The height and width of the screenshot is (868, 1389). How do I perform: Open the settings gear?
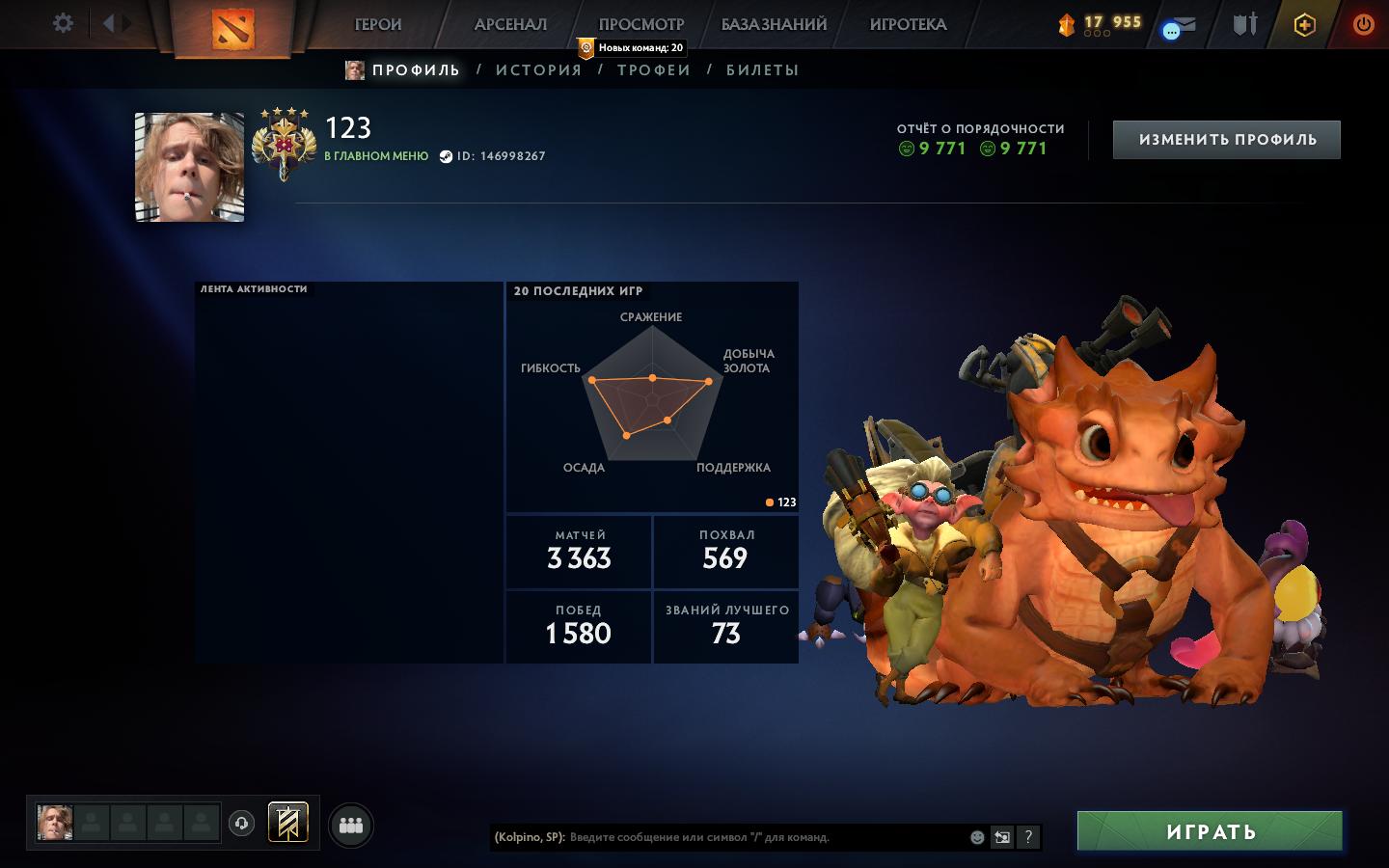(x=63, y=23)
